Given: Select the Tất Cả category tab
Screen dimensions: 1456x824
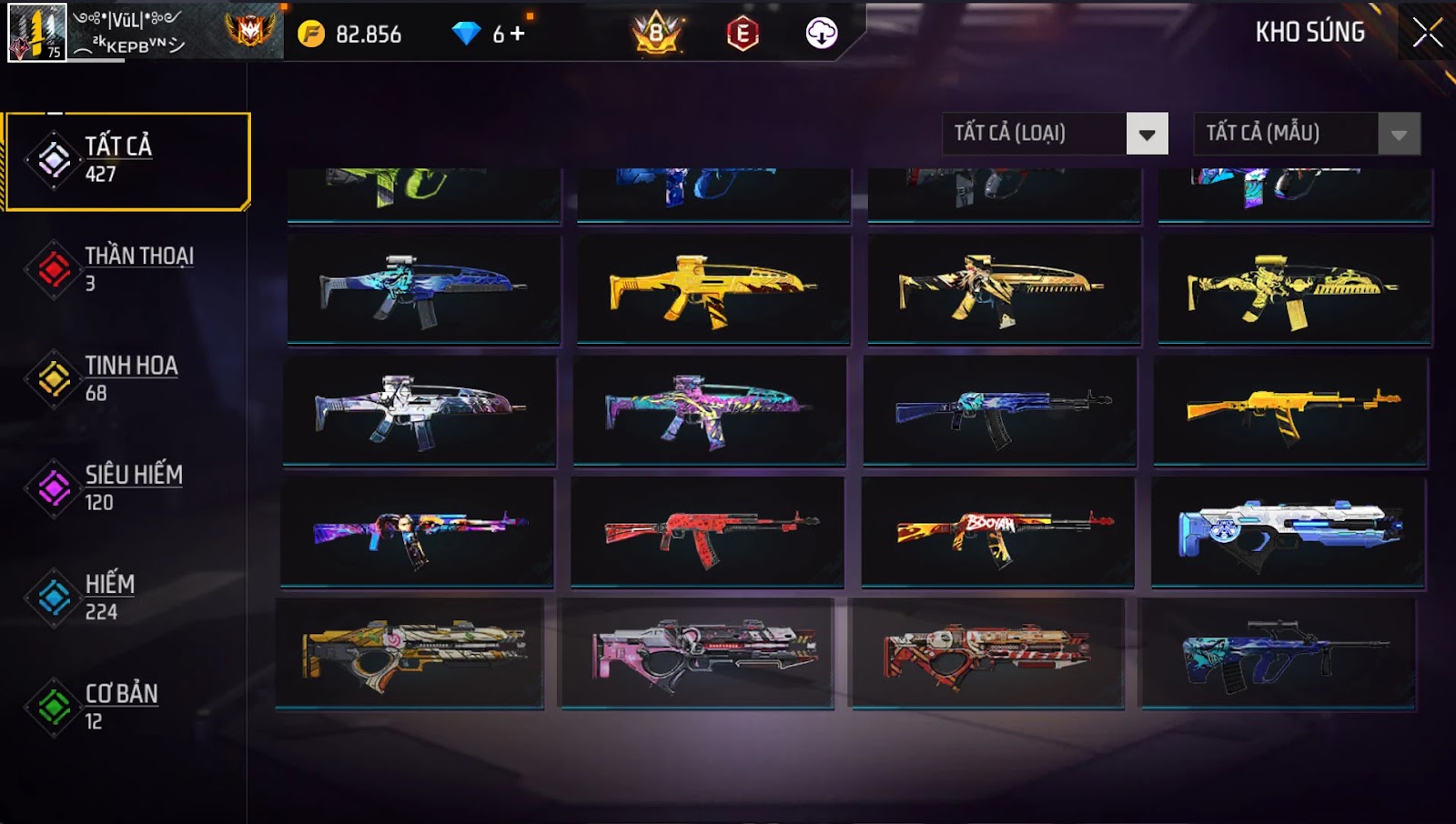Looking at the screenshot, I should pyautogui.click(x=127, y=161).
